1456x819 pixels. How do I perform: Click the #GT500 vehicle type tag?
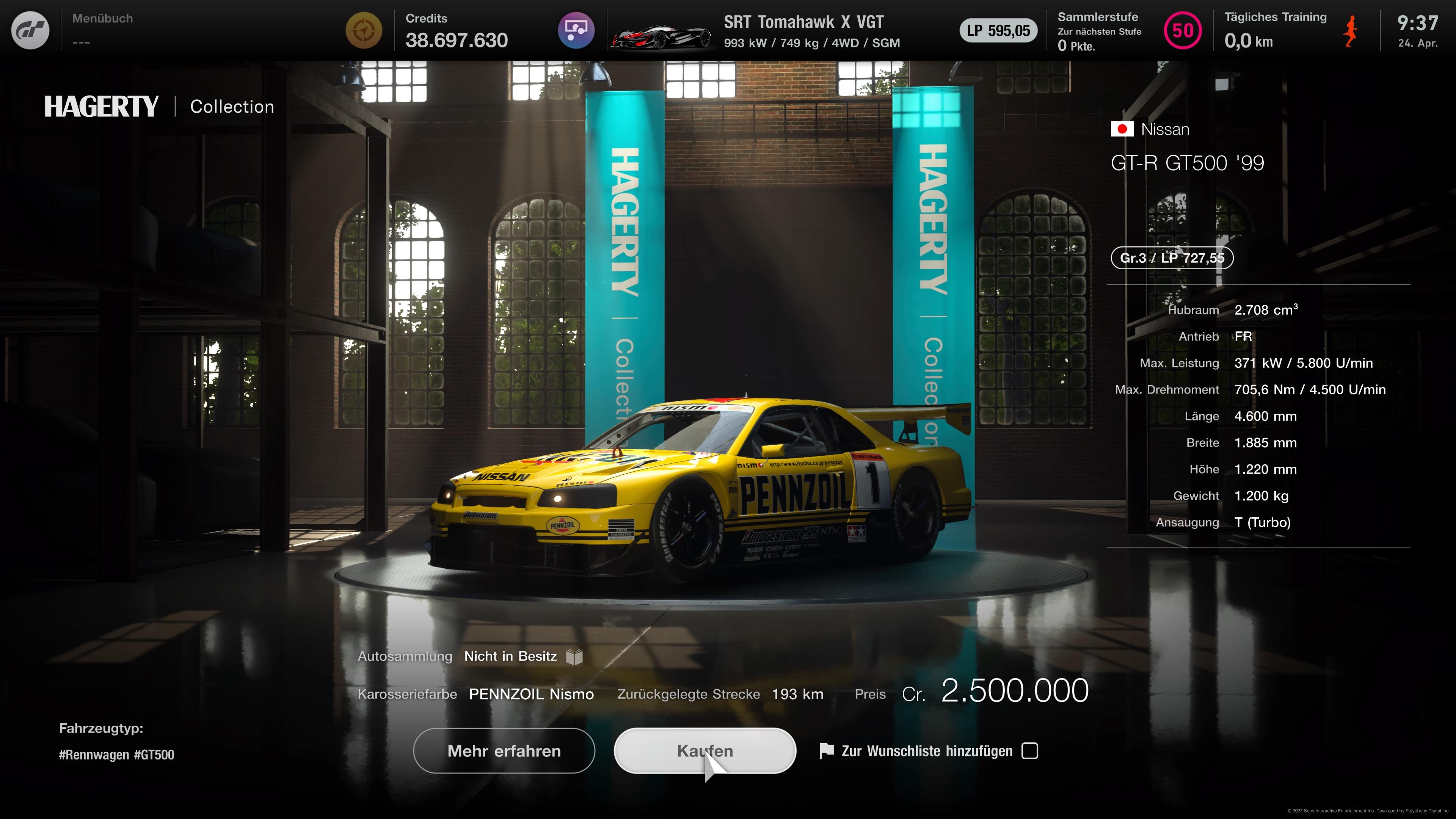point(154,755)
